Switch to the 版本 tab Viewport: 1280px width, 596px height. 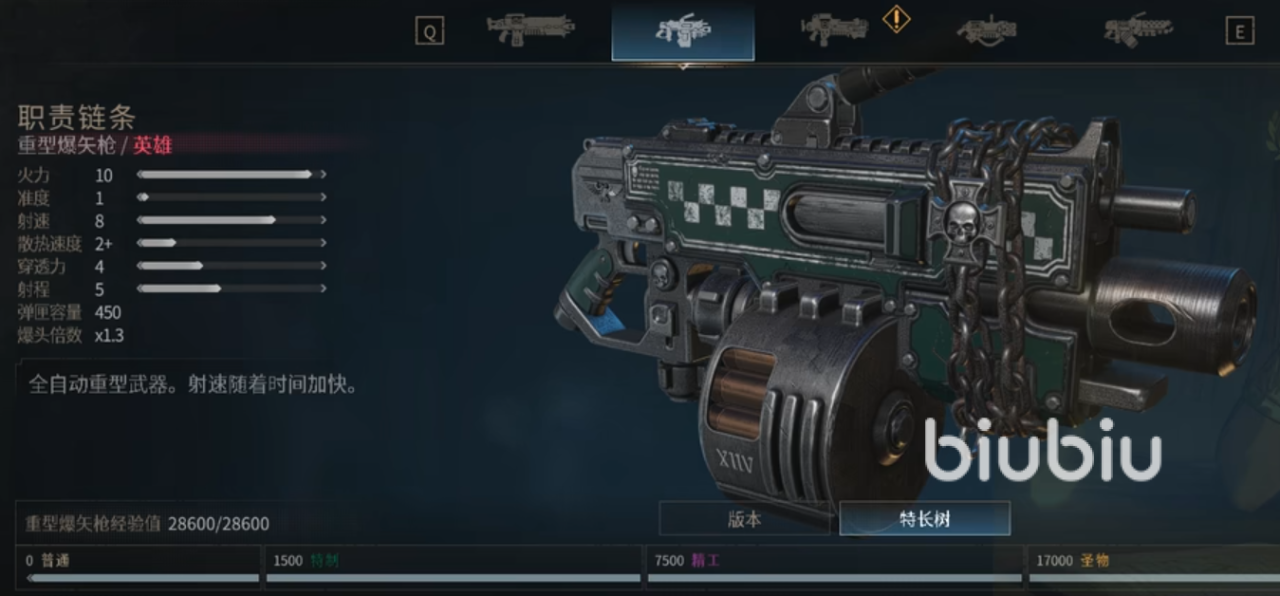pyautogui.click(x=744, y=519)
